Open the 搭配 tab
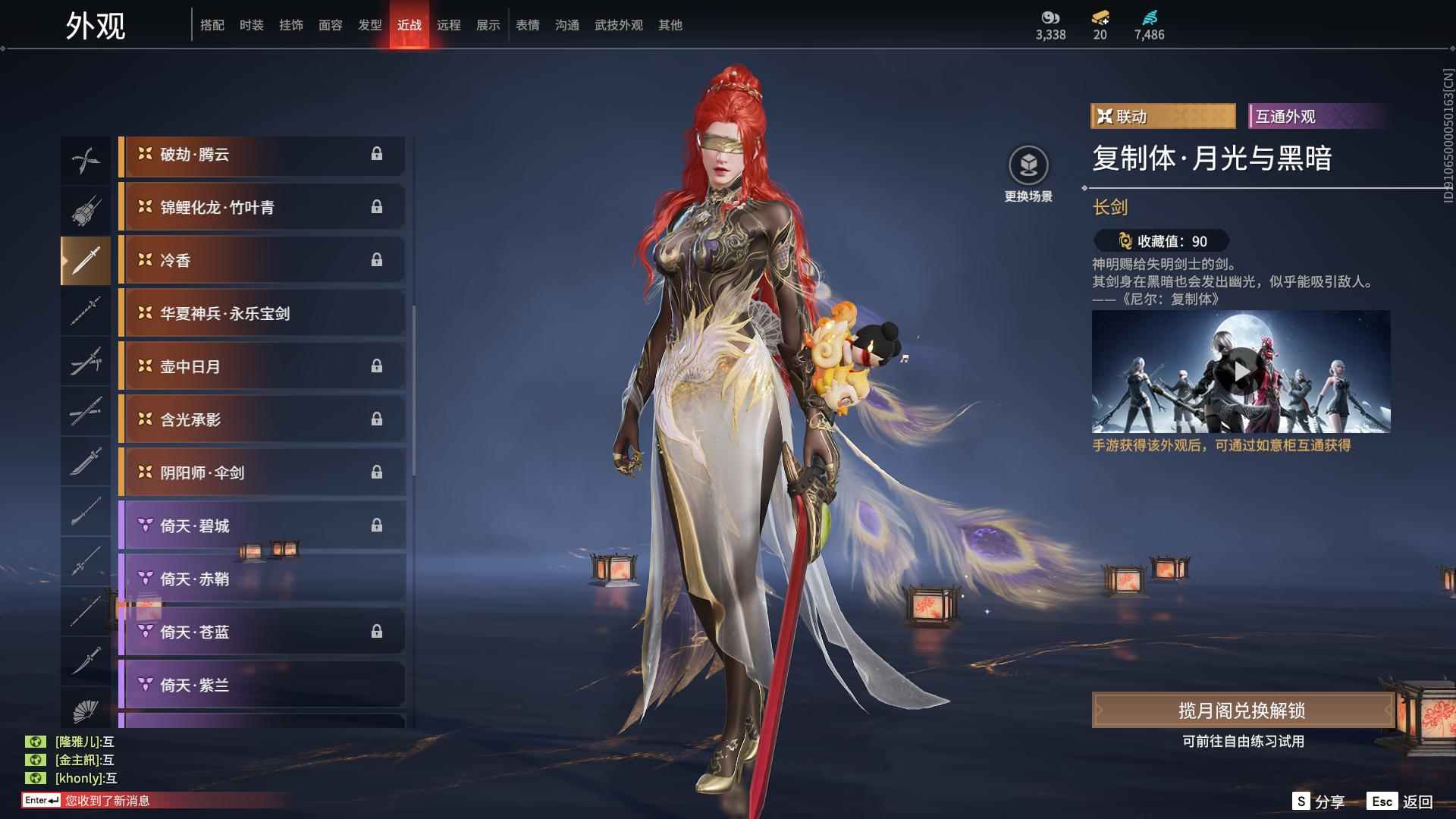The width and height of the screenshot is (1456, 819). click(212, 25)
